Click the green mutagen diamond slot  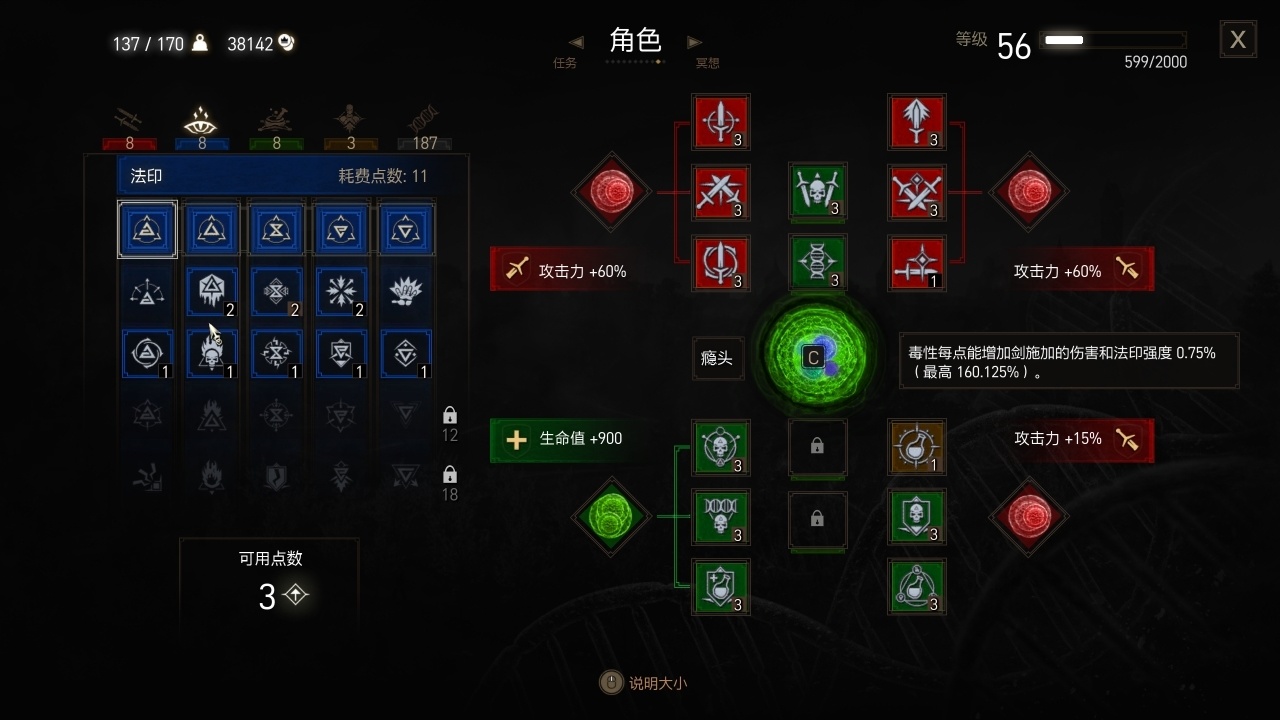coord(611,518)
